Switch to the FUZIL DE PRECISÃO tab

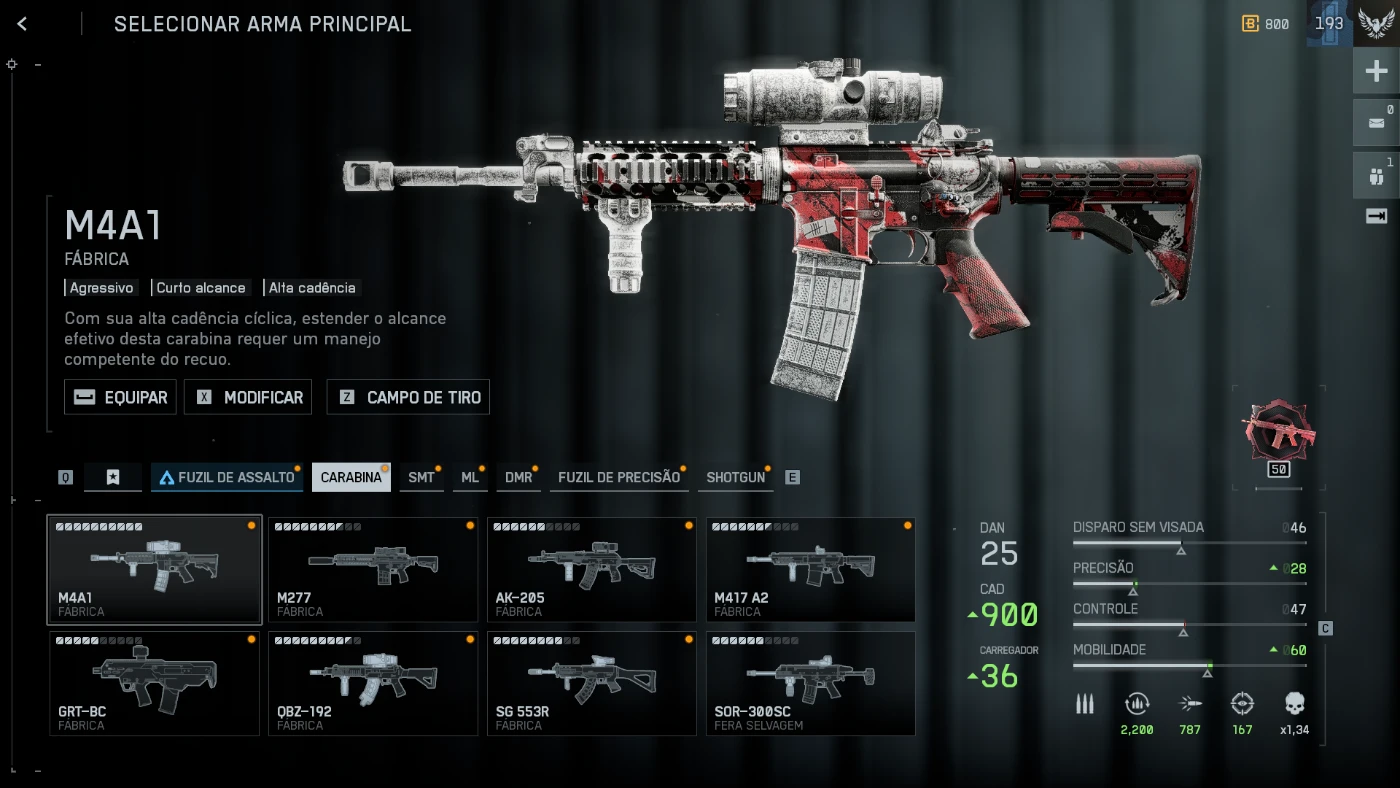pyautogui.click(x=618, y=477)
